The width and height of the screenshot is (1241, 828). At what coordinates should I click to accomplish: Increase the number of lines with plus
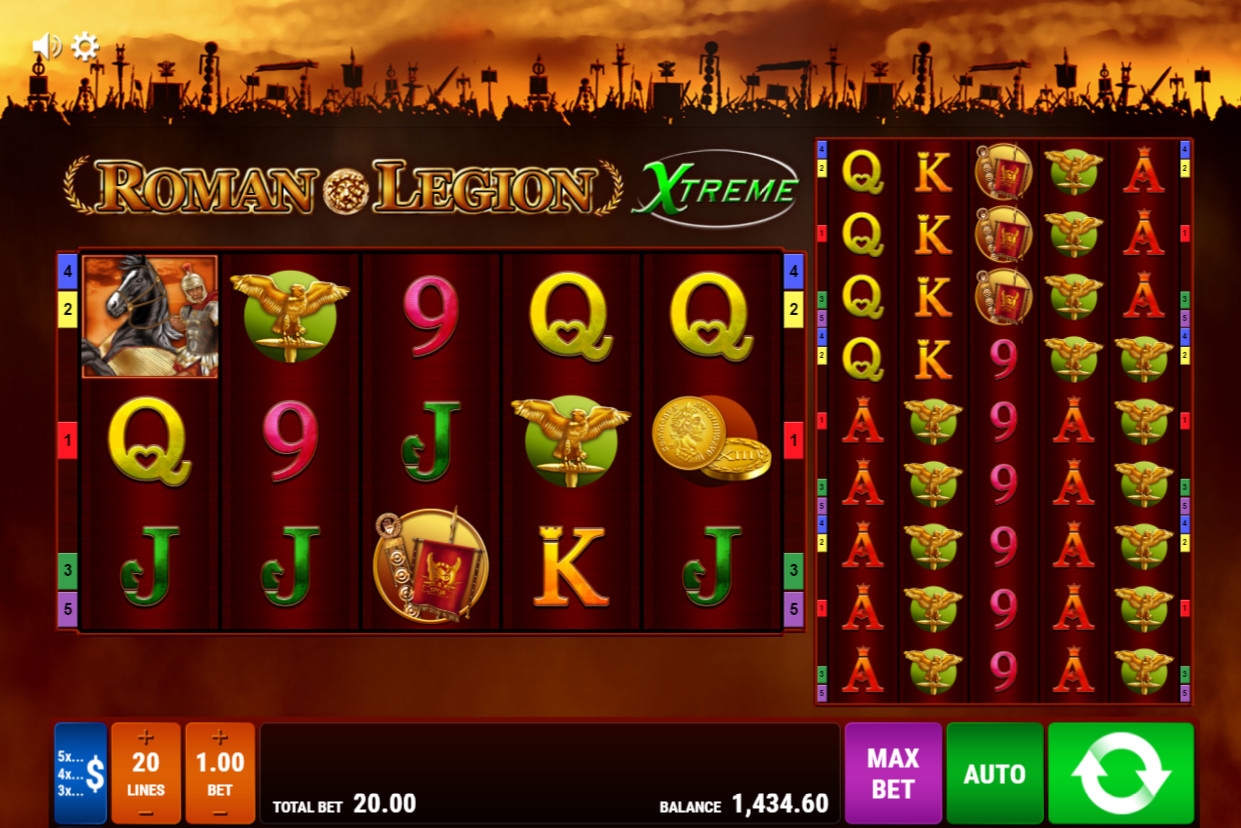coord(146,738)
